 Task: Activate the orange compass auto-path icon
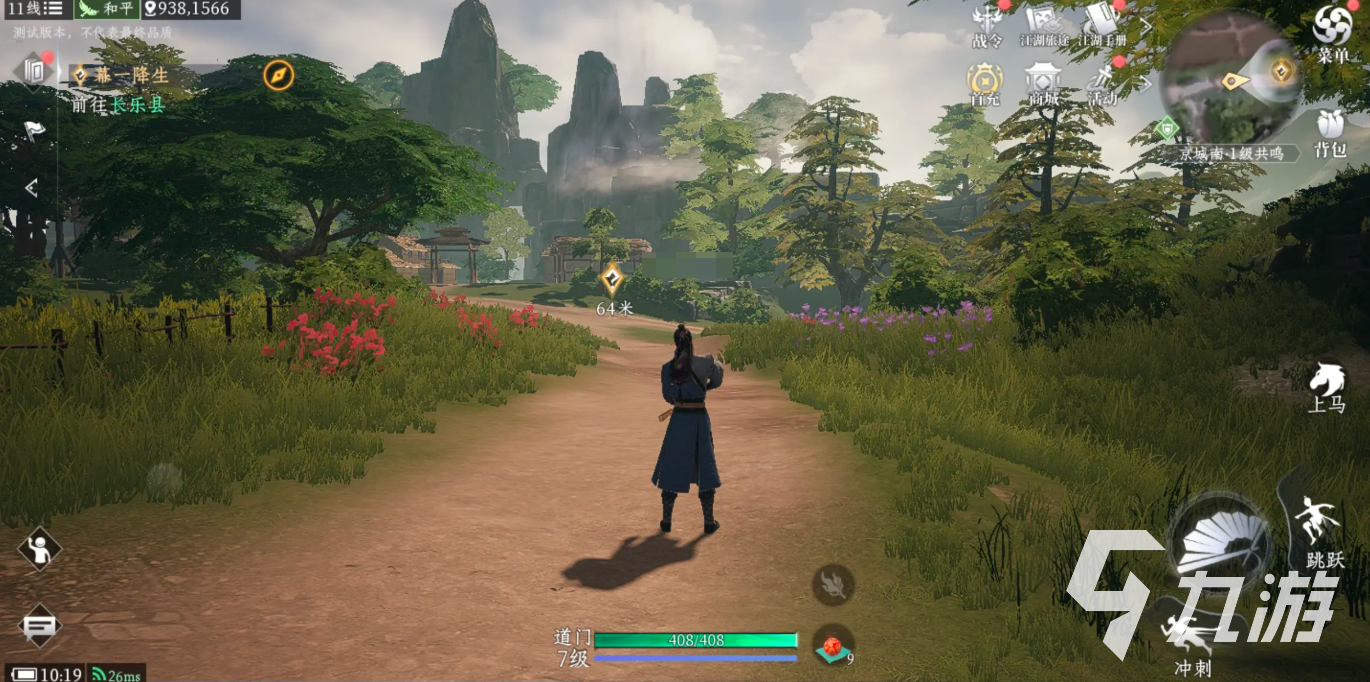click(x=278, y=75)
